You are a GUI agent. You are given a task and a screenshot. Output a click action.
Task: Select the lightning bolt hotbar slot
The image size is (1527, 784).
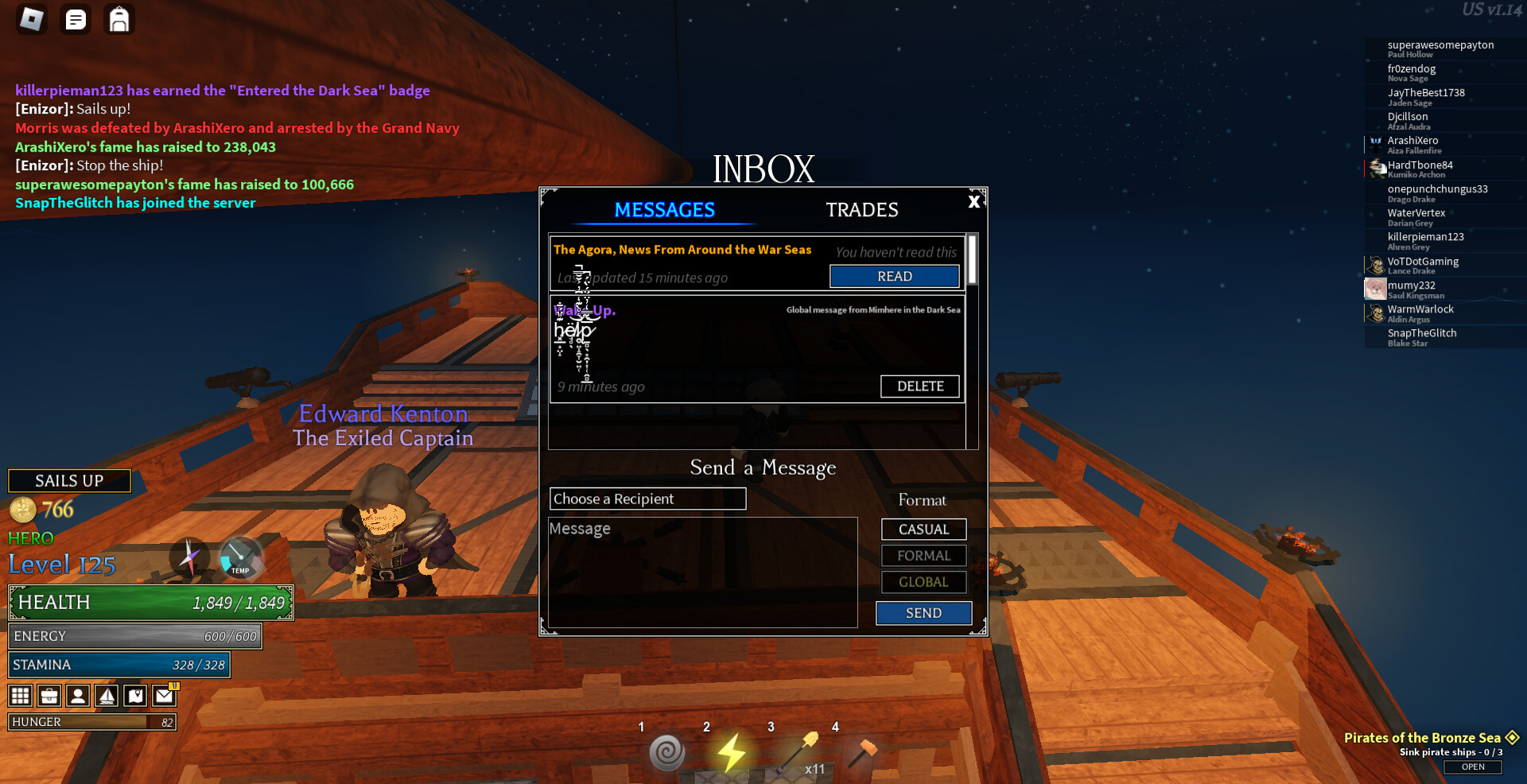[731, 752]
